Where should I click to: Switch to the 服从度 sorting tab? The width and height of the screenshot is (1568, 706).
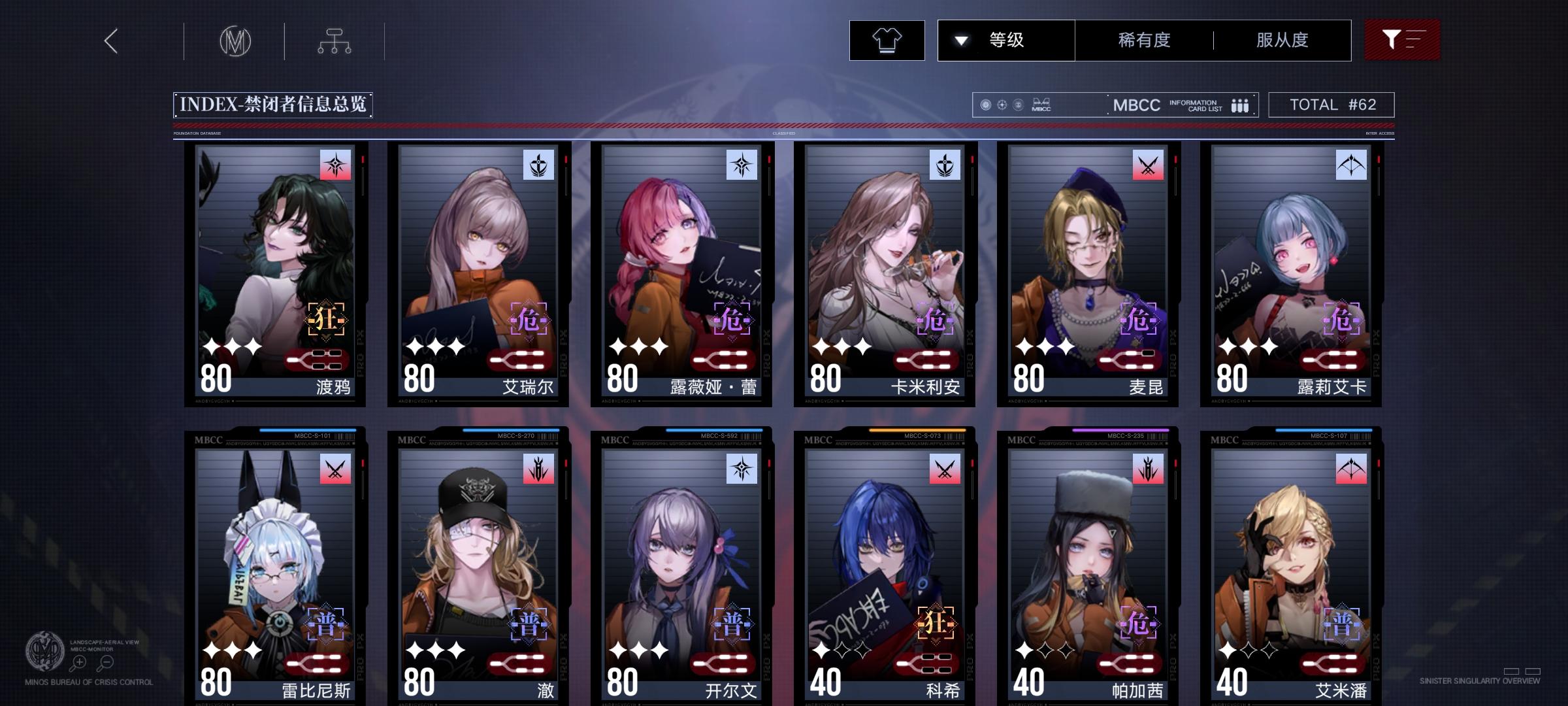click(x=1281, y=40)
